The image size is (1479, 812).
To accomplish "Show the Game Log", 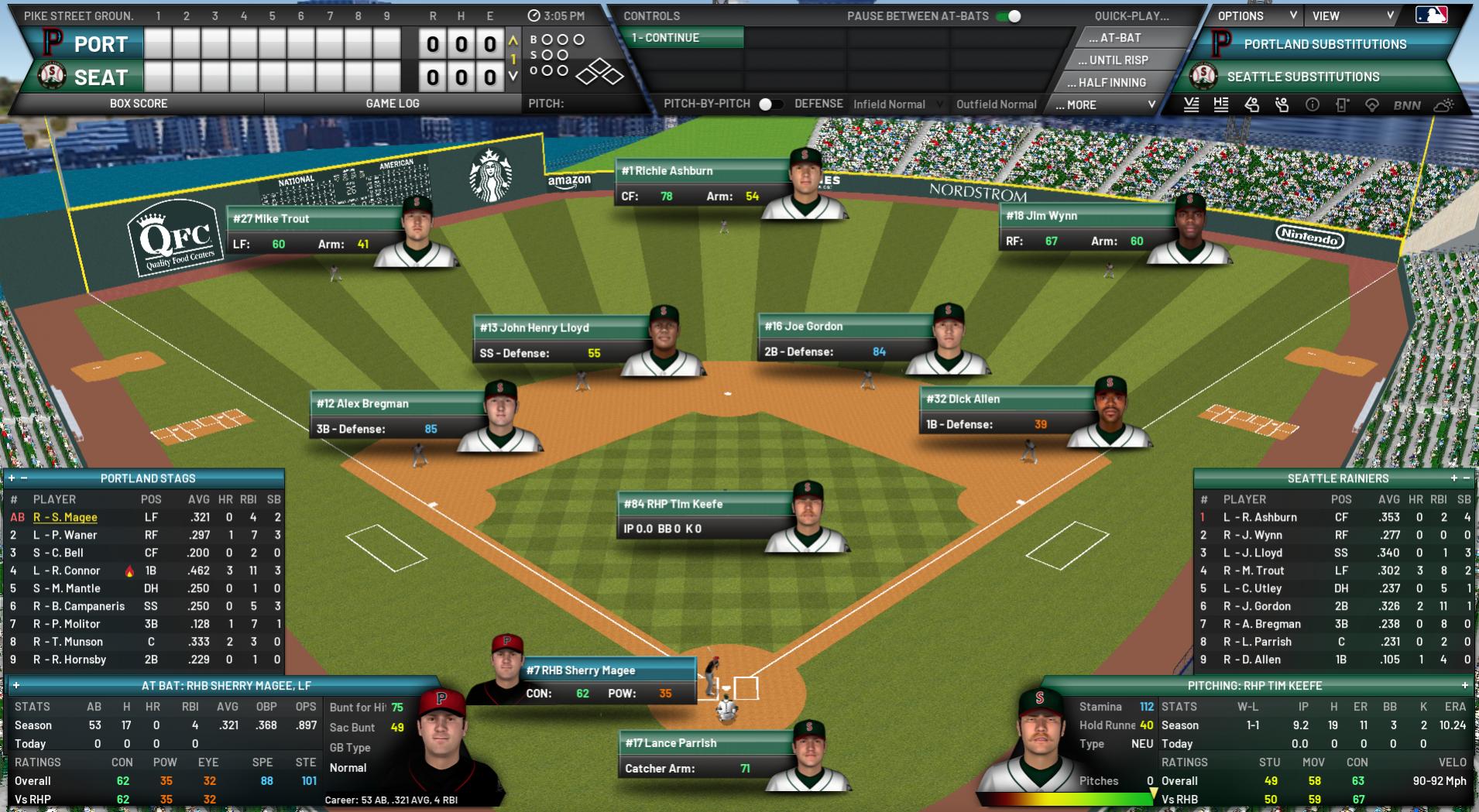I will pos(392,104).
